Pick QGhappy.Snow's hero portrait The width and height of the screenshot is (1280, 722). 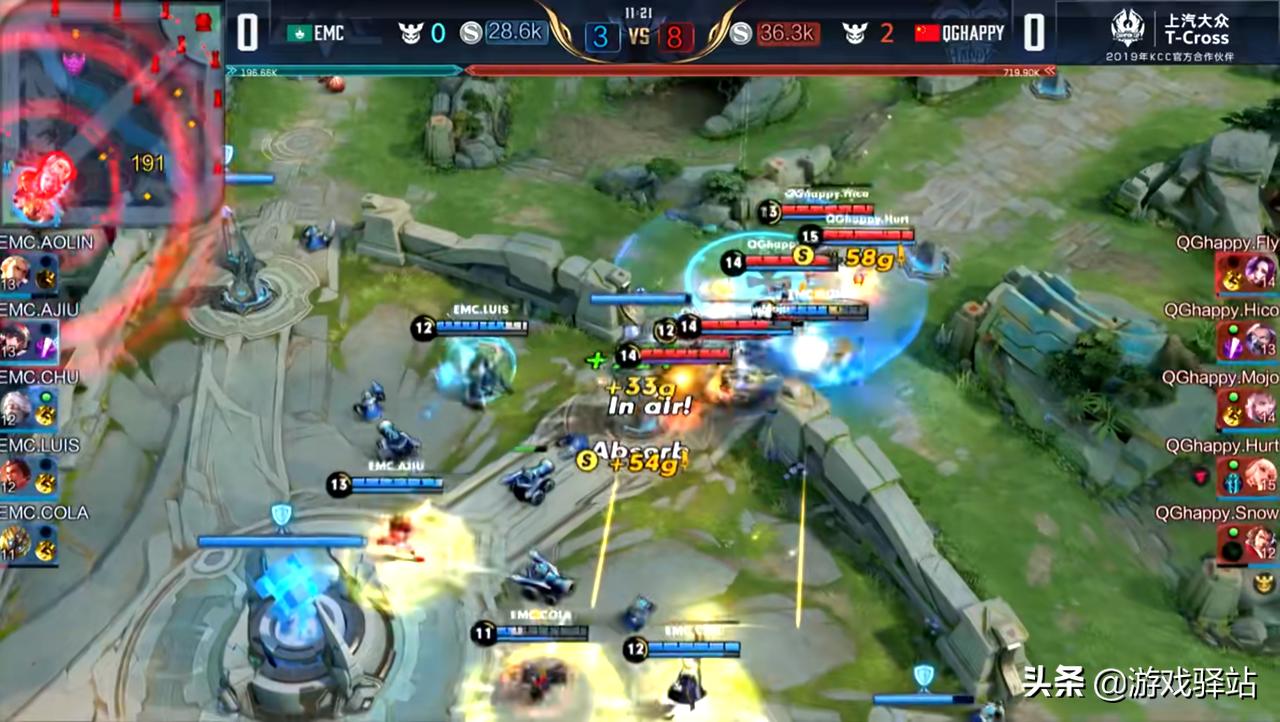(x=1260, y=544)
